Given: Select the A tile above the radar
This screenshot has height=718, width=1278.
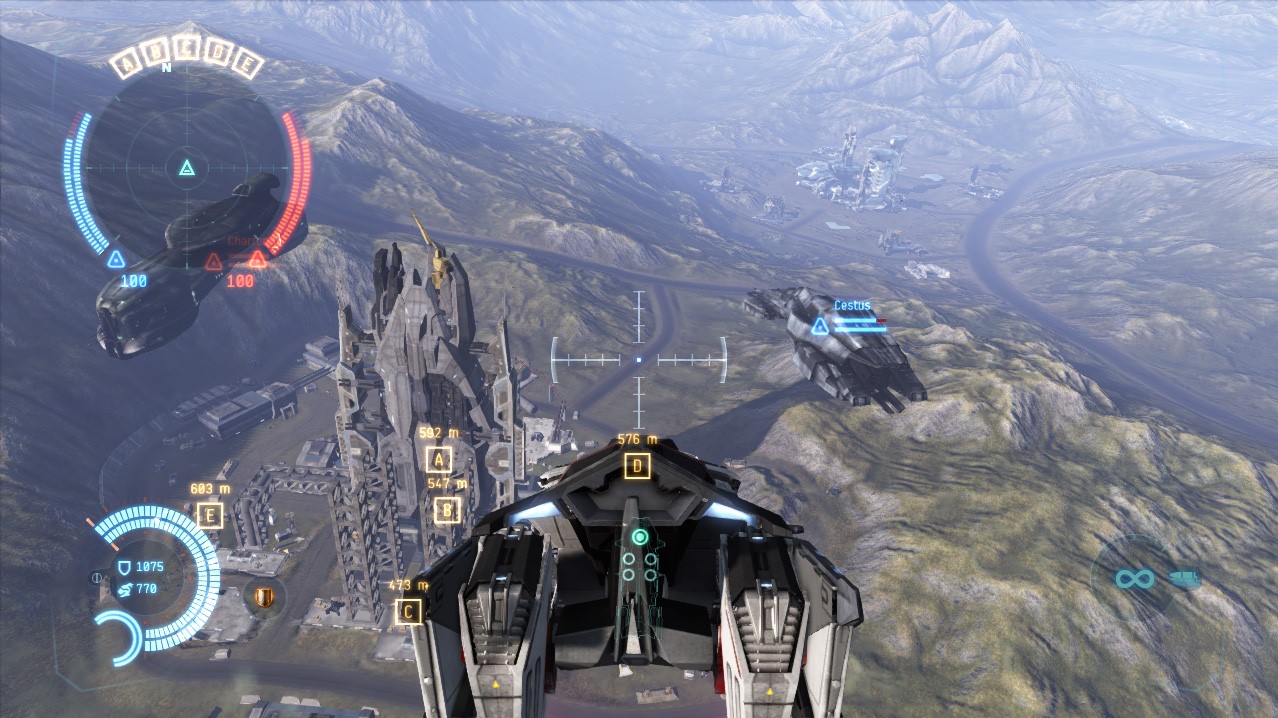Looking at the screenshot, I should pyautogui.click(x=127, y=67).
